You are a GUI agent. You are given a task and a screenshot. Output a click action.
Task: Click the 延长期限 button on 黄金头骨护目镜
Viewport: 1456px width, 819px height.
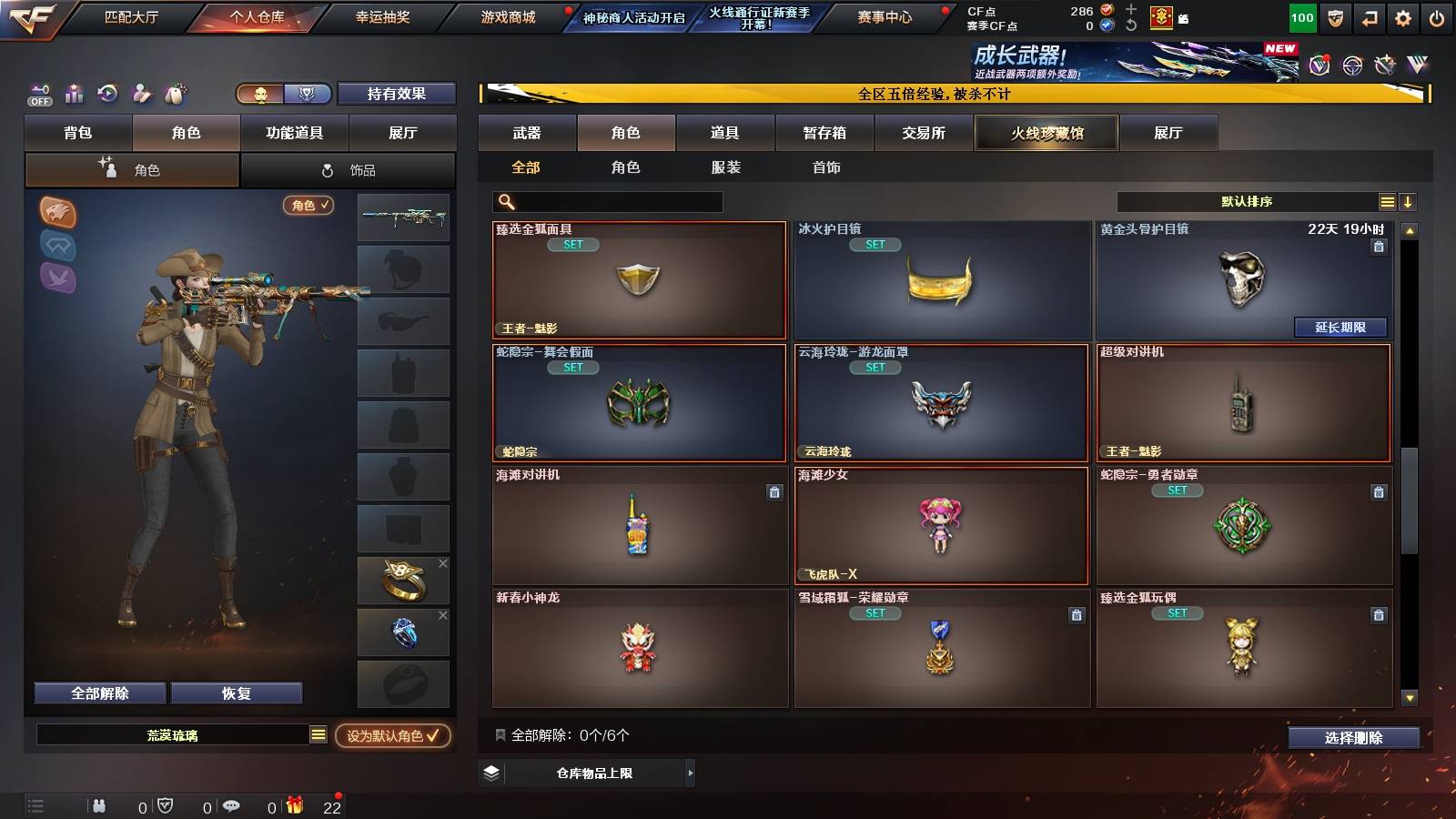(x=1339, y=325)
